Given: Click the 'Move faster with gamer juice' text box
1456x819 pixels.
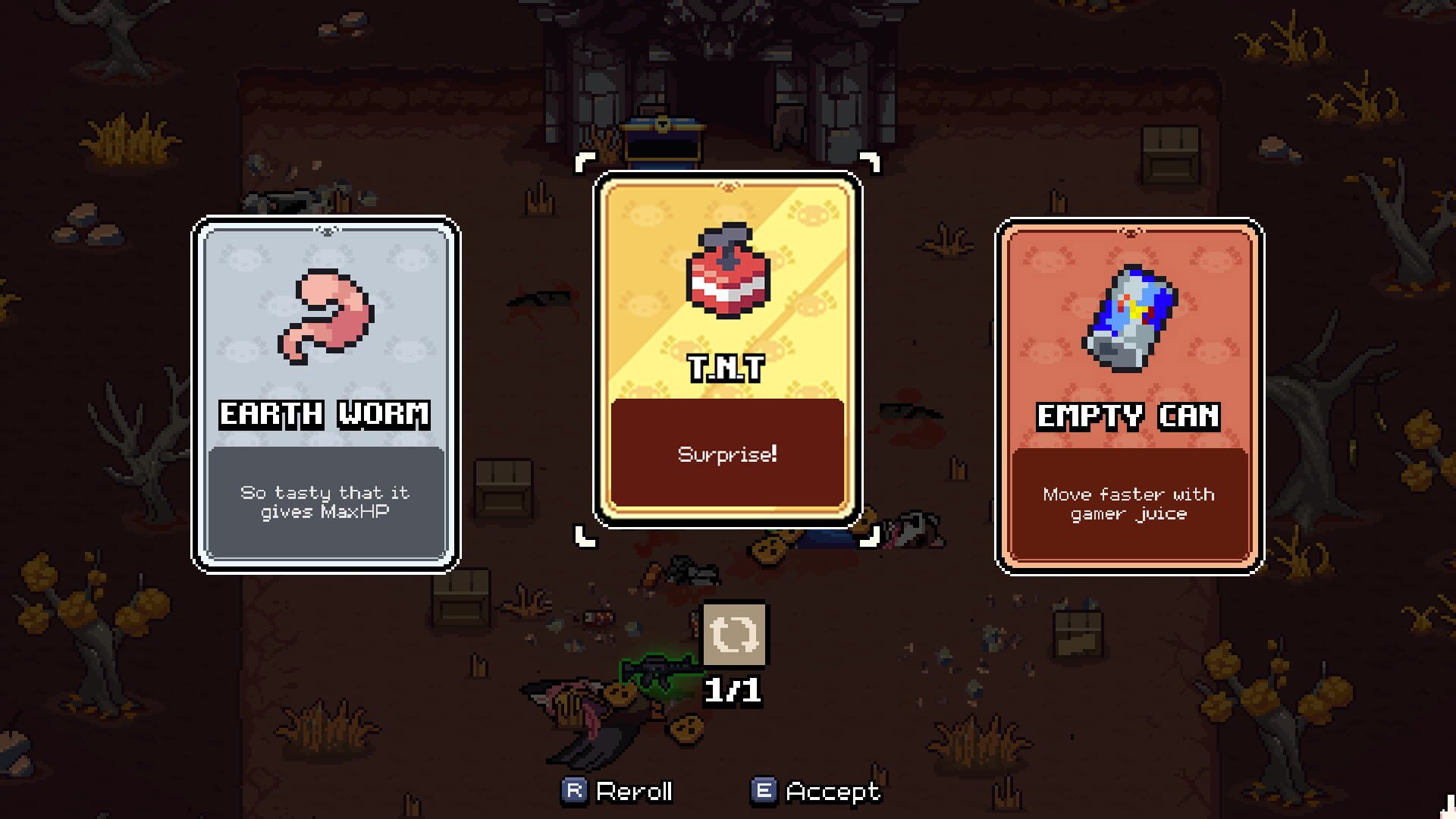Looking at the screenshot, I should 1129,504.
